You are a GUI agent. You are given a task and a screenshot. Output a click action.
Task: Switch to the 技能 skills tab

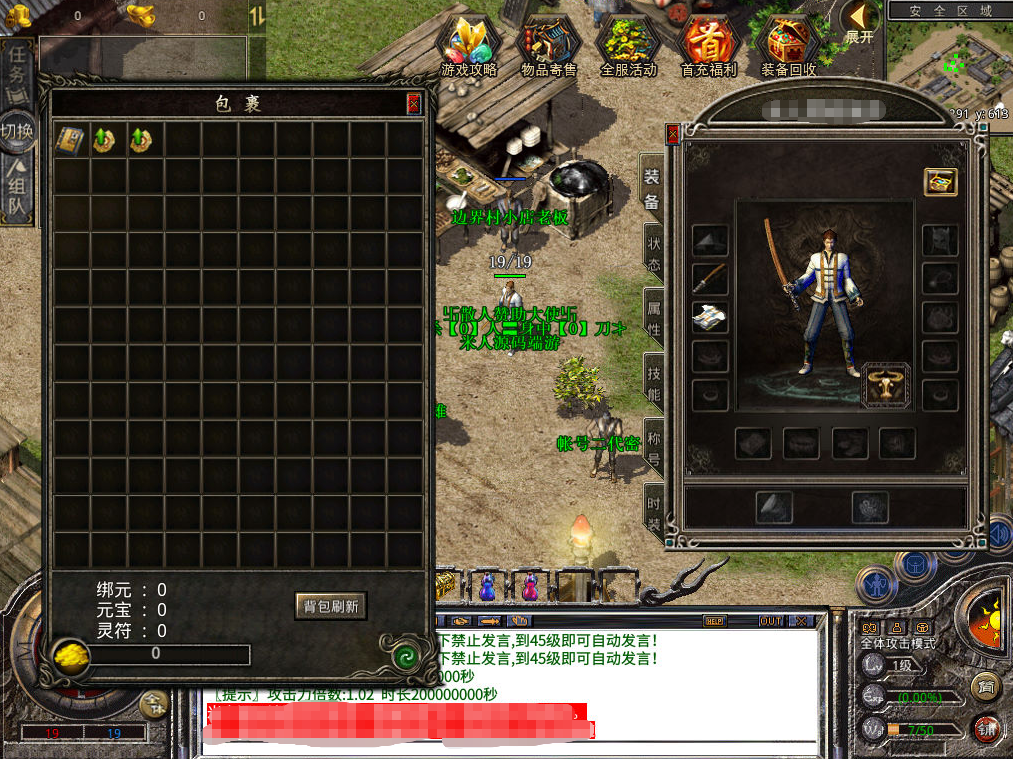(x=653, y=382)
